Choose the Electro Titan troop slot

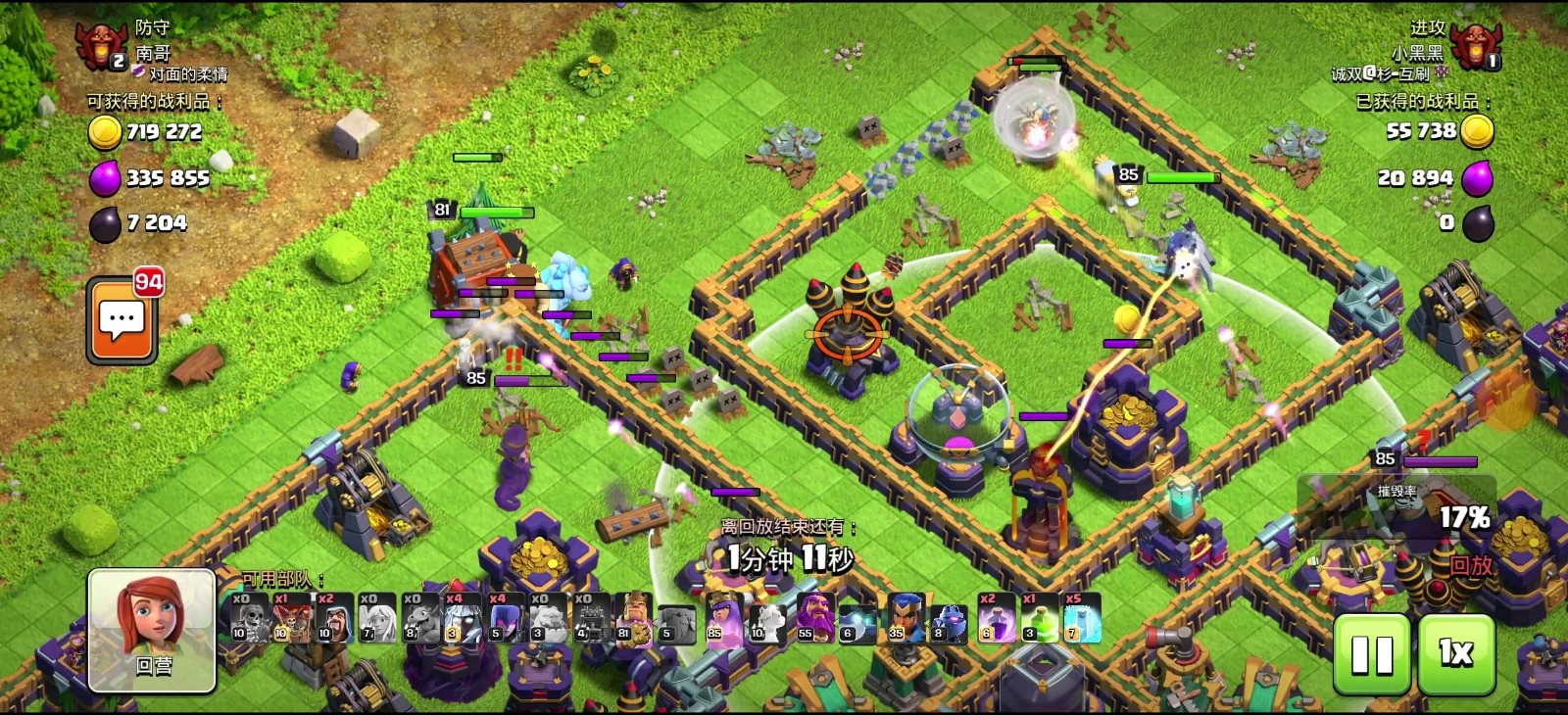[465, 618]
